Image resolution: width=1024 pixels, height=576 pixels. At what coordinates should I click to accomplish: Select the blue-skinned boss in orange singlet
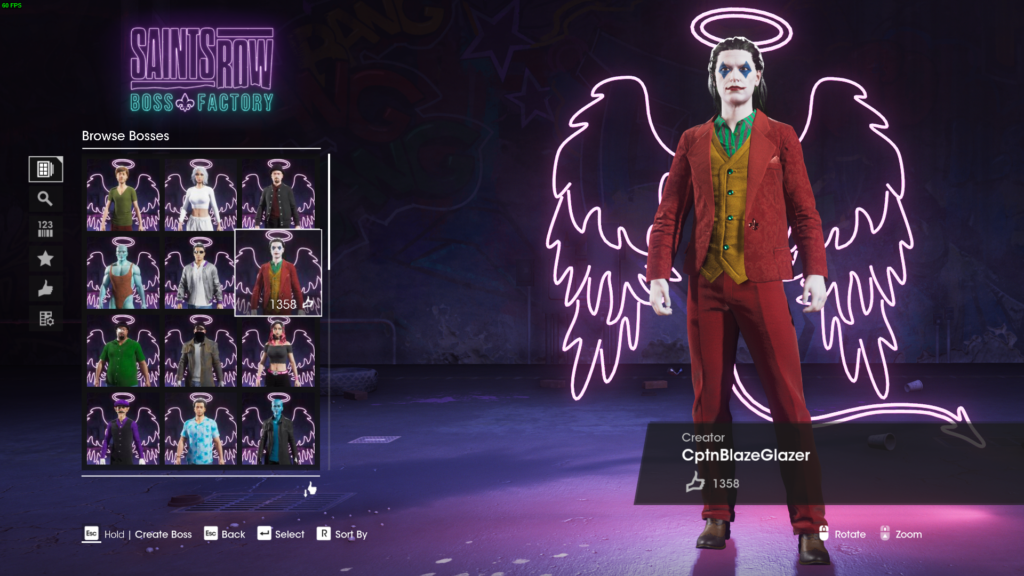123,272
